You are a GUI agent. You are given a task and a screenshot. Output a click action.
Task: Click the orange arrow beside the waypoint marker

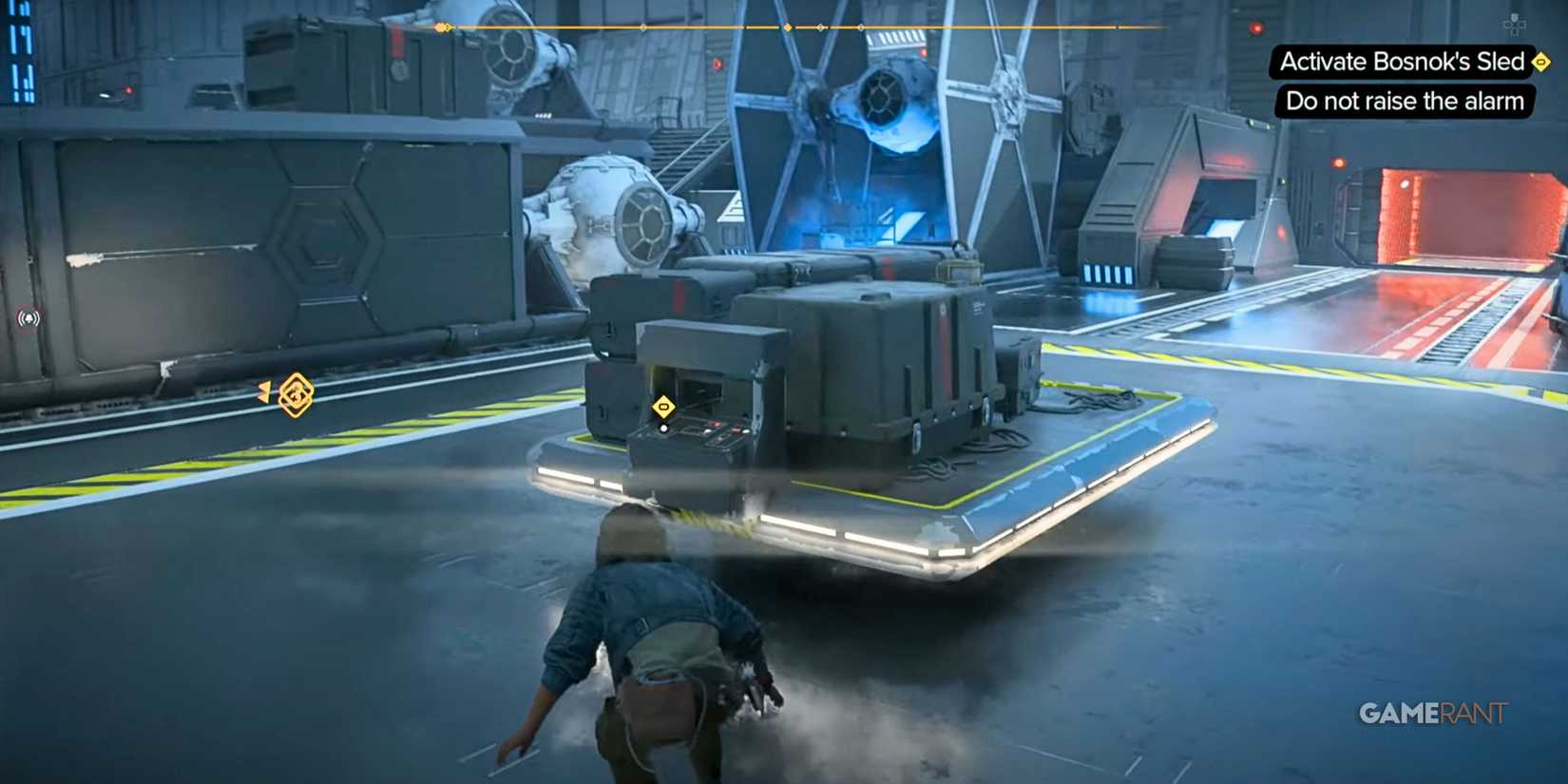click(264, 396)
